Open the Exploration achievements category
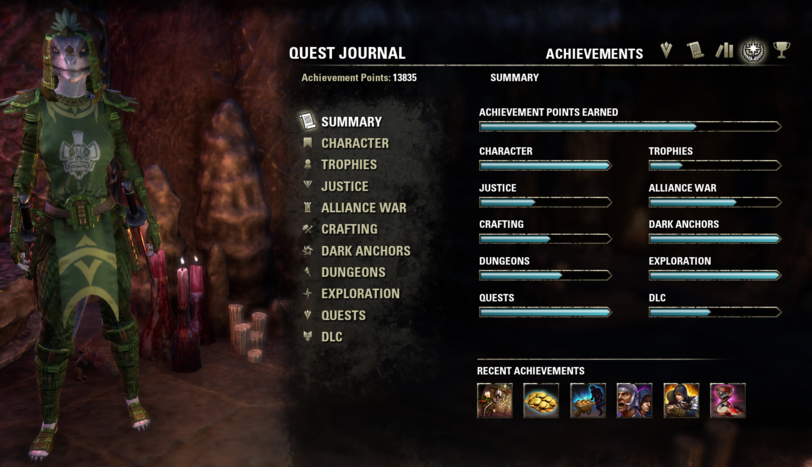Viewport: 812px width, 467px height. coord(360,294)
